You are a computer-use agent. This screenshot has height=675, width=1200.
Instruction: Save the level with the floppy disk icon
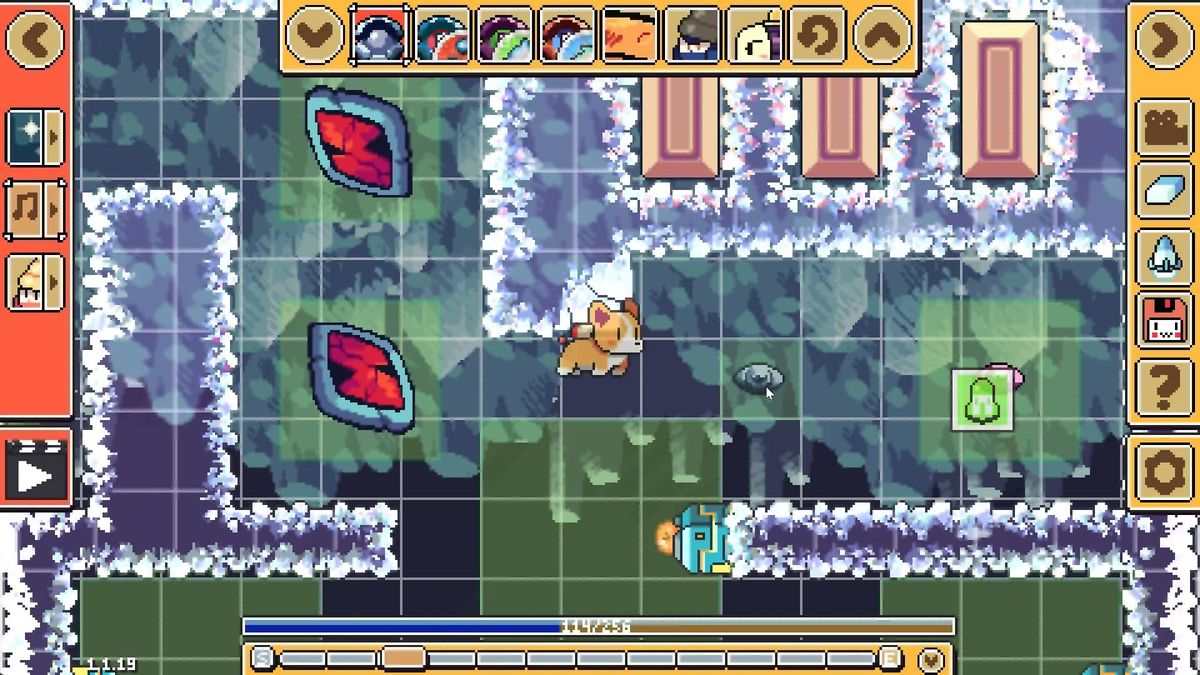pyautogui.click(x=1164, y=322)
